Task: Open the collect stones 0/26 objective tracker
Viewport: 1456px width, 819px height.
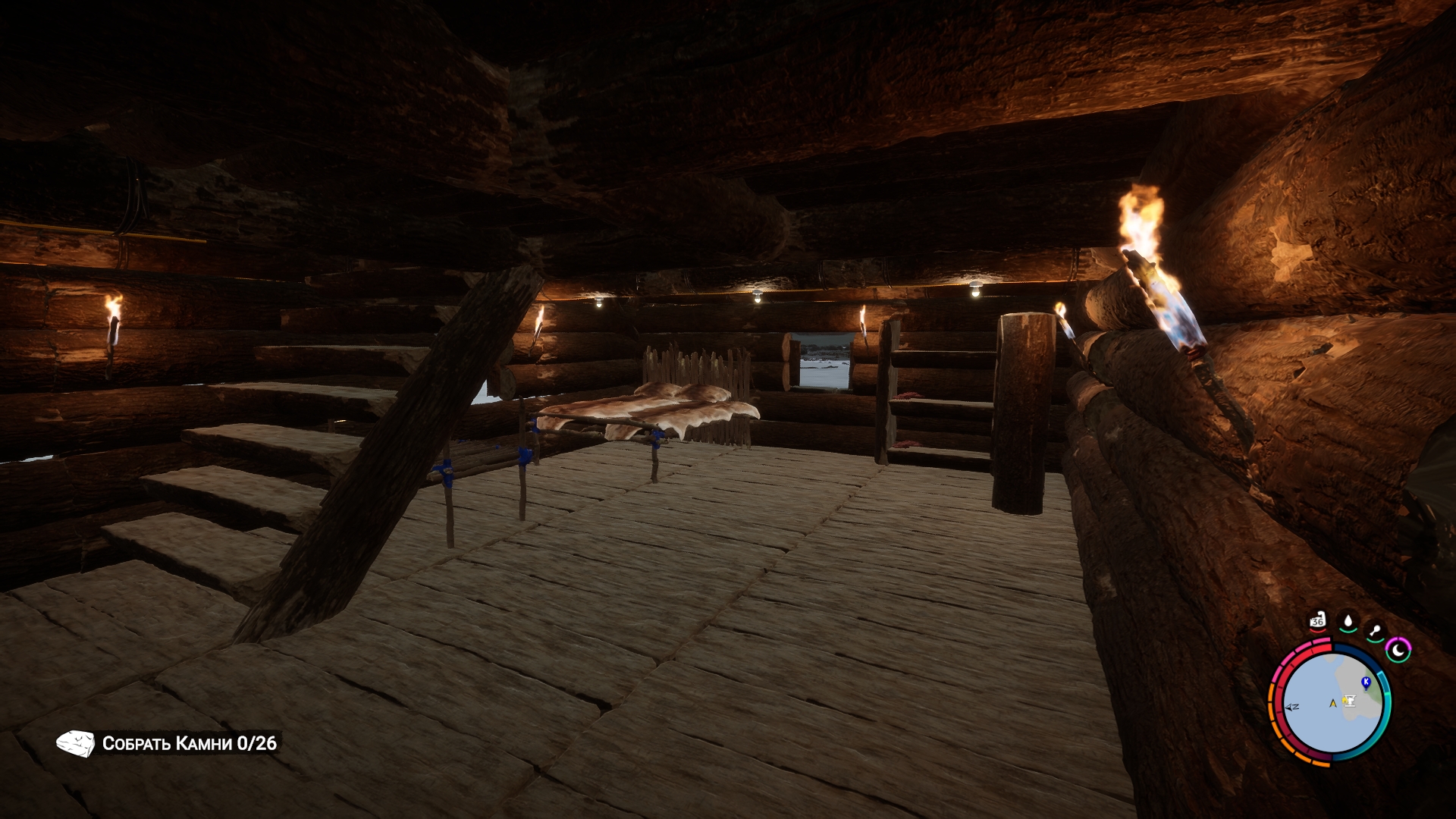Action: pos(168,743)
